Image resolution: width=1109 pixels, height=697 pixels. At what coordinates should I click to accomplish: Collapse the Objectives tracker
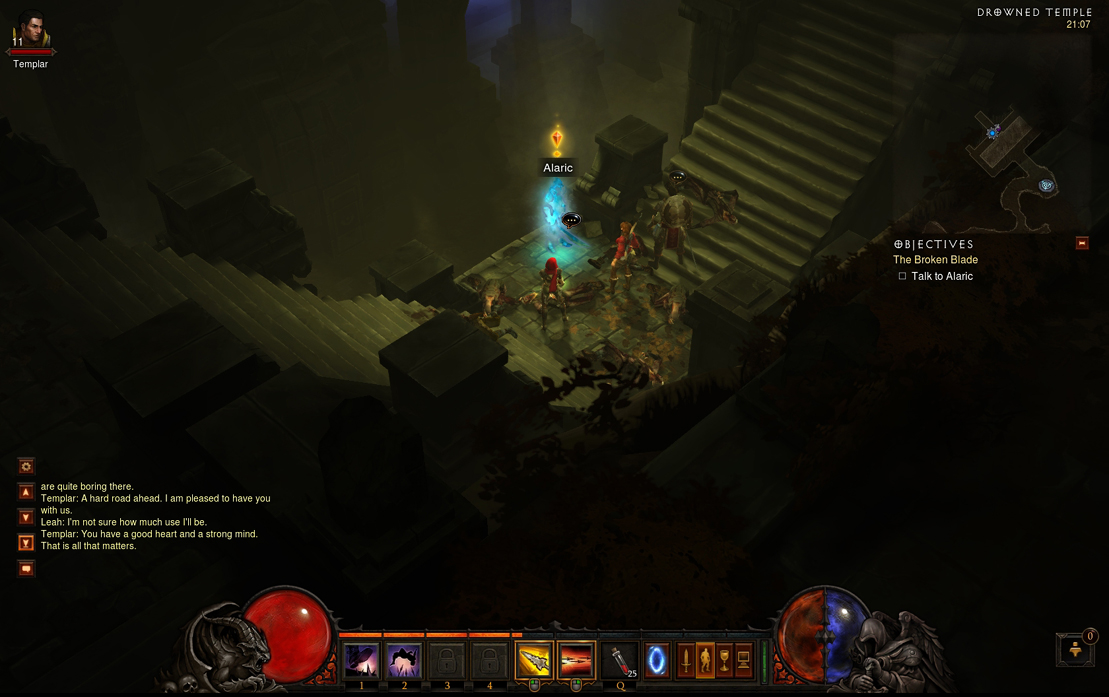point(1082,243)
